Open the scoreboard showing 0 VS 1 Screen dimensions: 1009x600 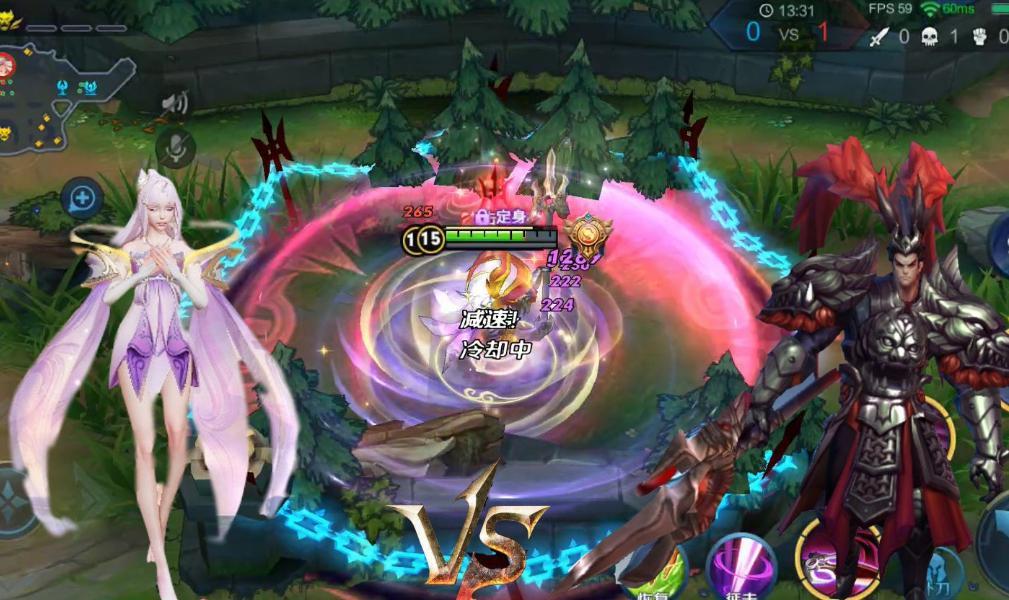click(x=787, y=32)
